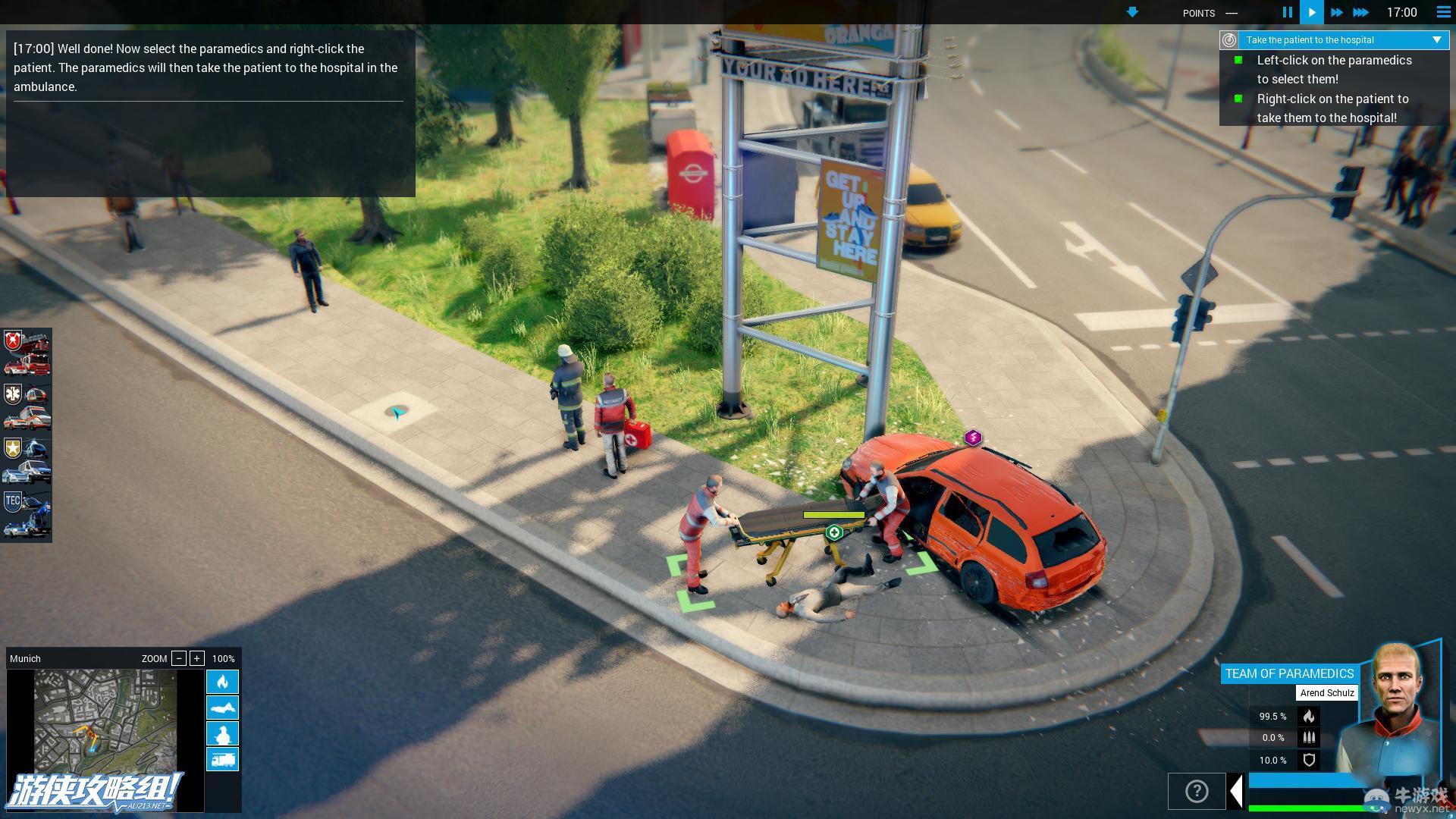Open the police vehicles category
This screenshot has width=1456, height=819.
coord(27,461)
